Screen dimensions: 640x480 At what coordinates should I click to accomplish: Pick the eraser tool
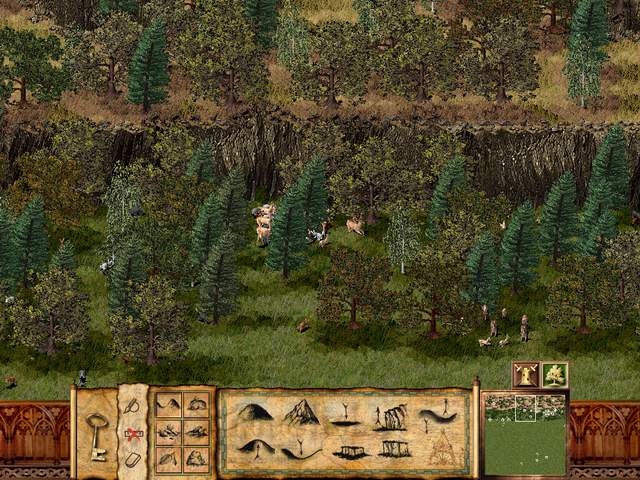(x=133, y=459)
